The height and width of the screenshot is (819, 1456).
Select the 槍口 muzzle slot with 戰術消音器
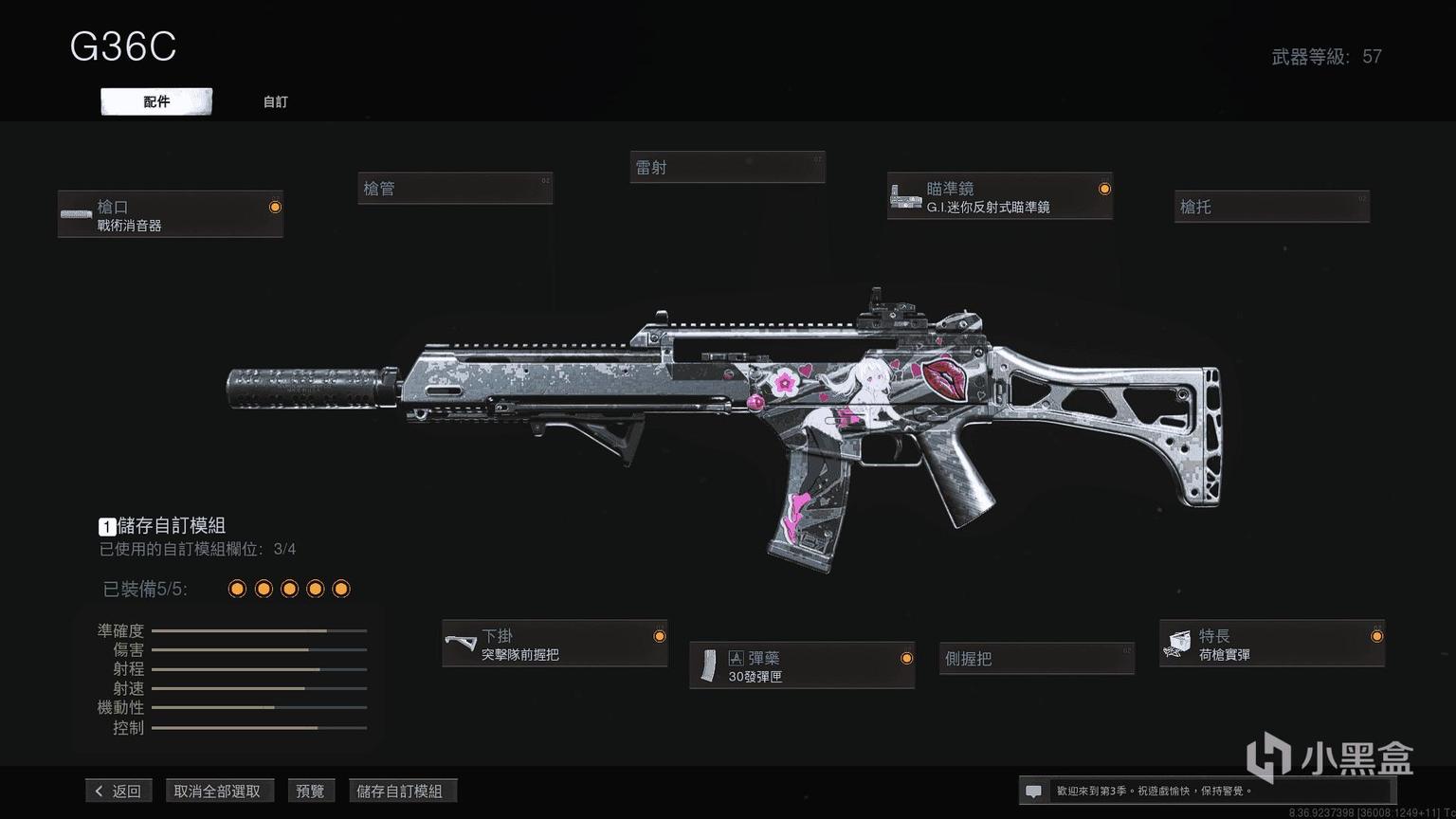point(171,215)
